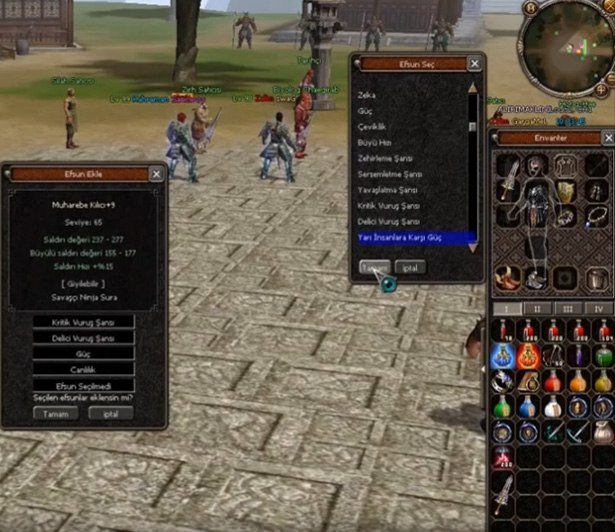
Task: Select the equipped shield slot
Action: coord(566,191)
